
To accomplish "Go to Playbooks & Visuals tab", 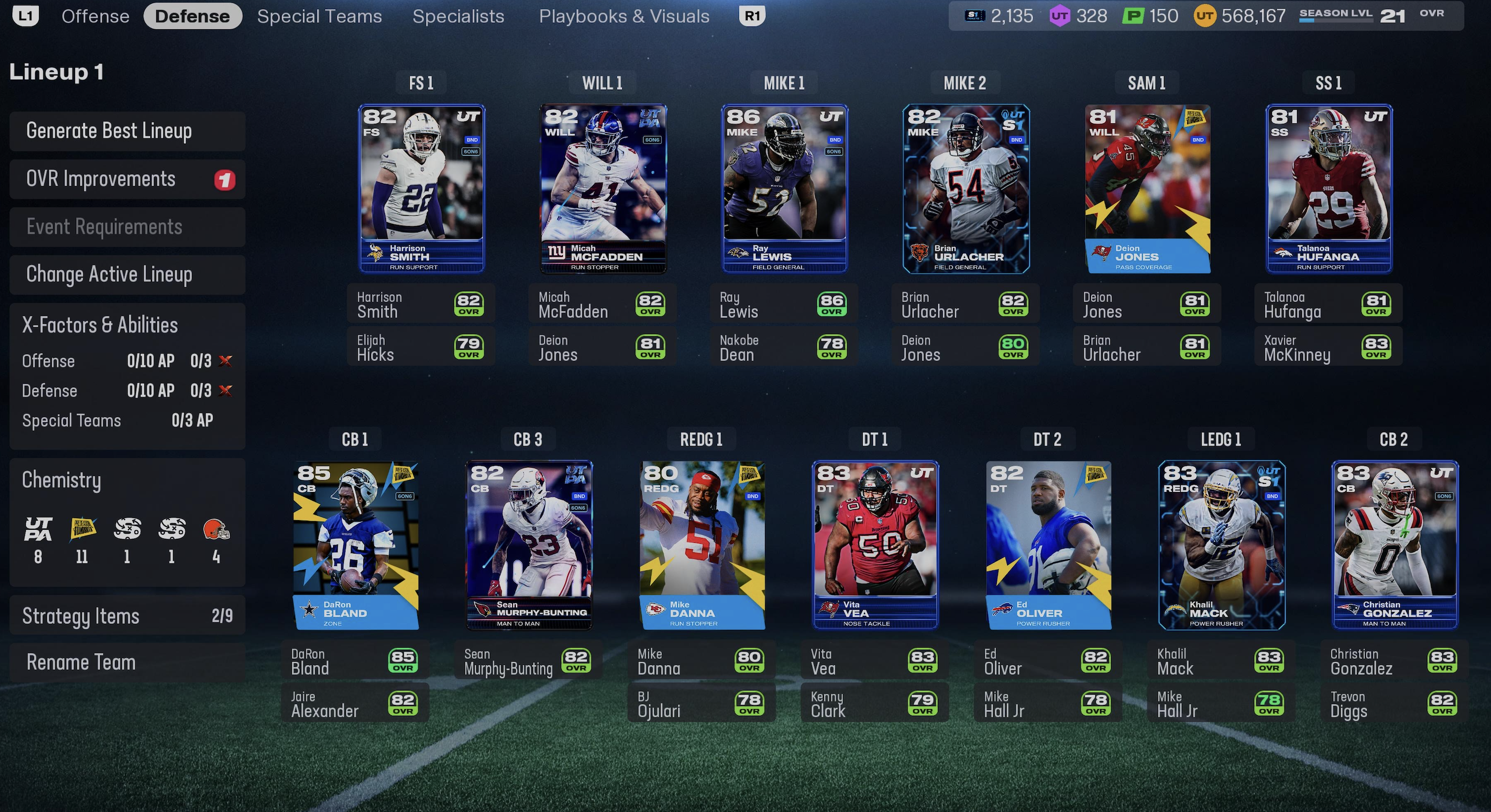I will [624, 16].
